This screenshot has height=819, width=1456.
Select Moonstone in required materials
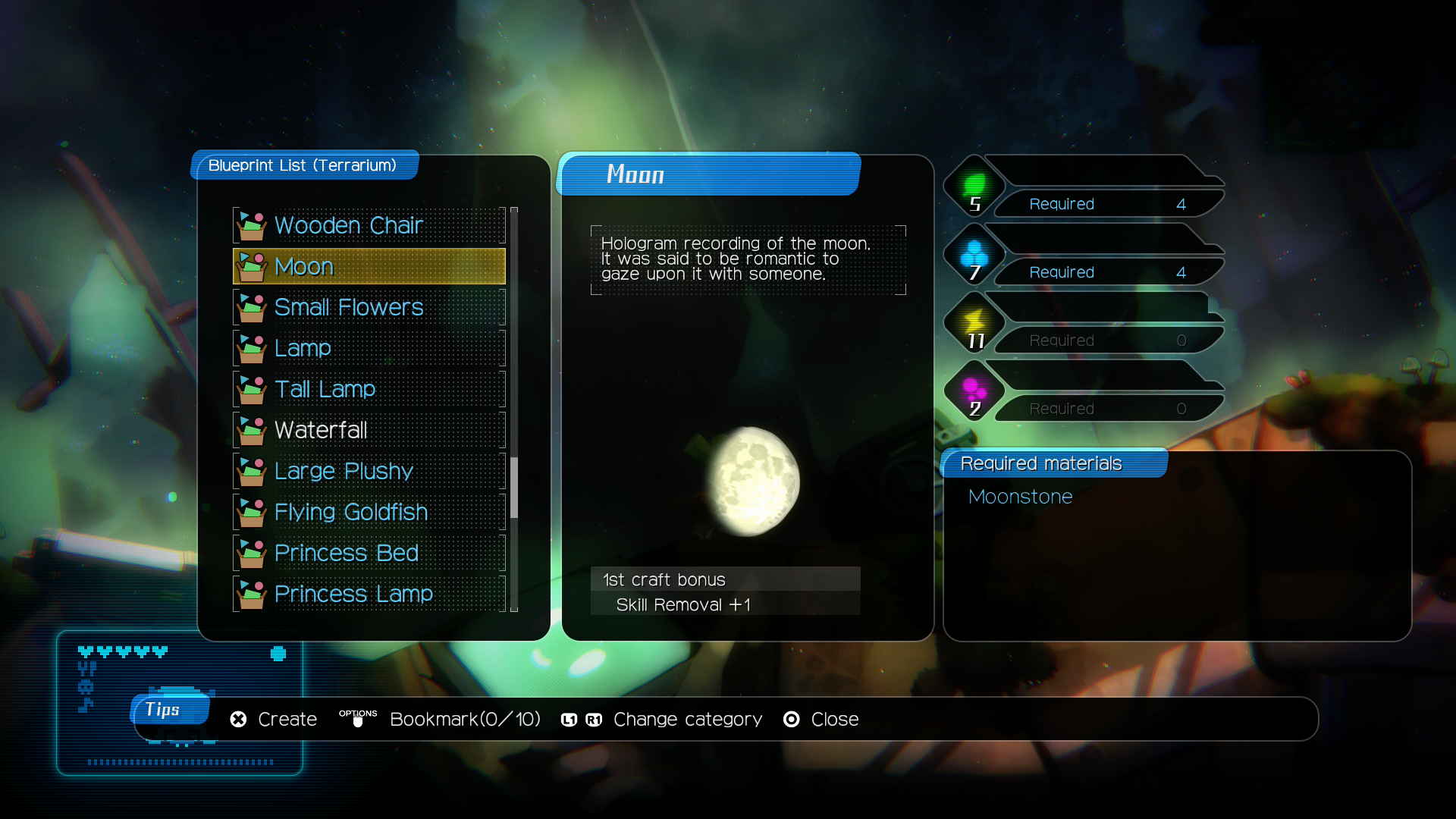(x=1020, y=497)
